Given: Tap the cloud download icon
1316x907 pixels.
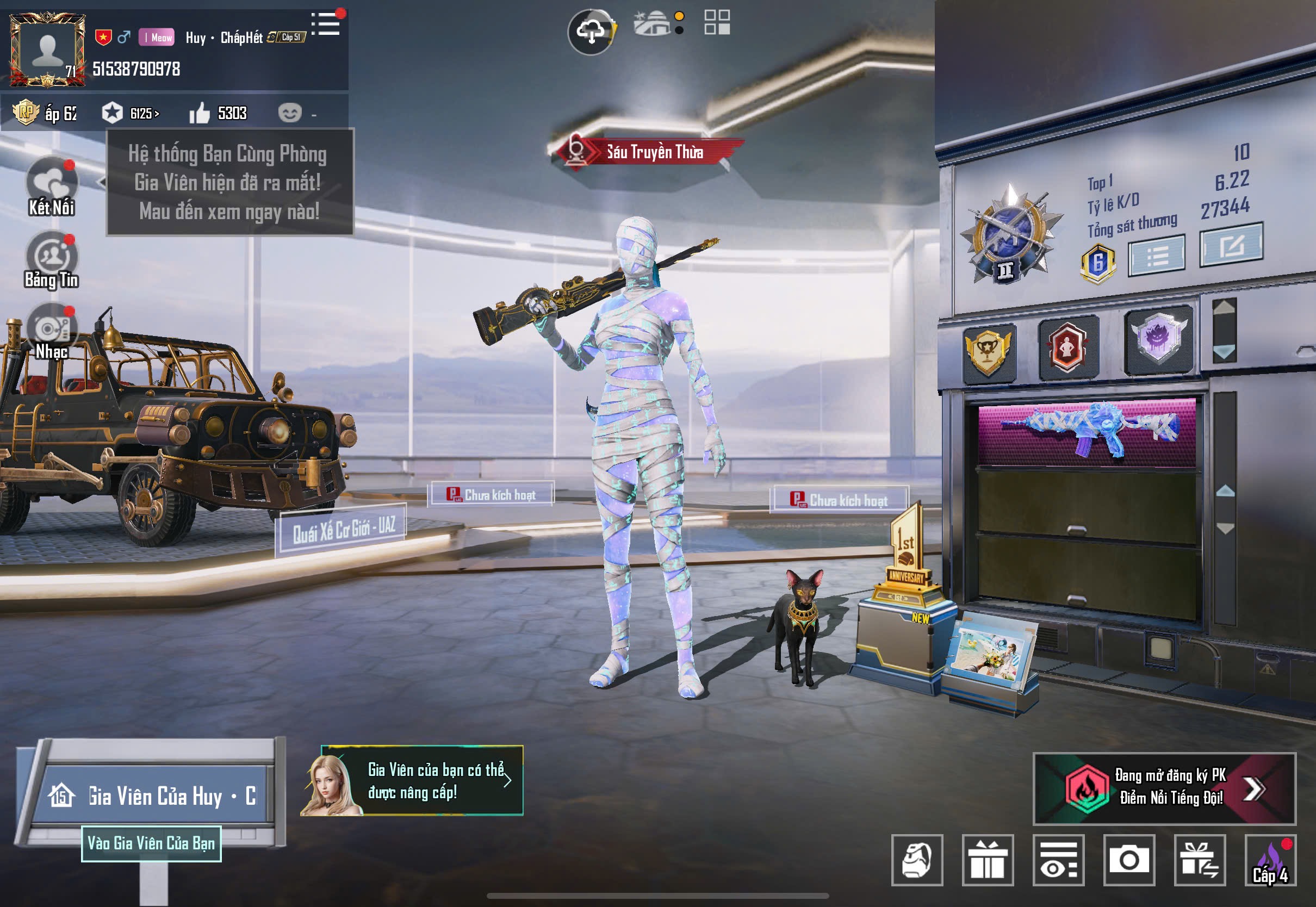Looking at the screenshot, I should (591, 32).
